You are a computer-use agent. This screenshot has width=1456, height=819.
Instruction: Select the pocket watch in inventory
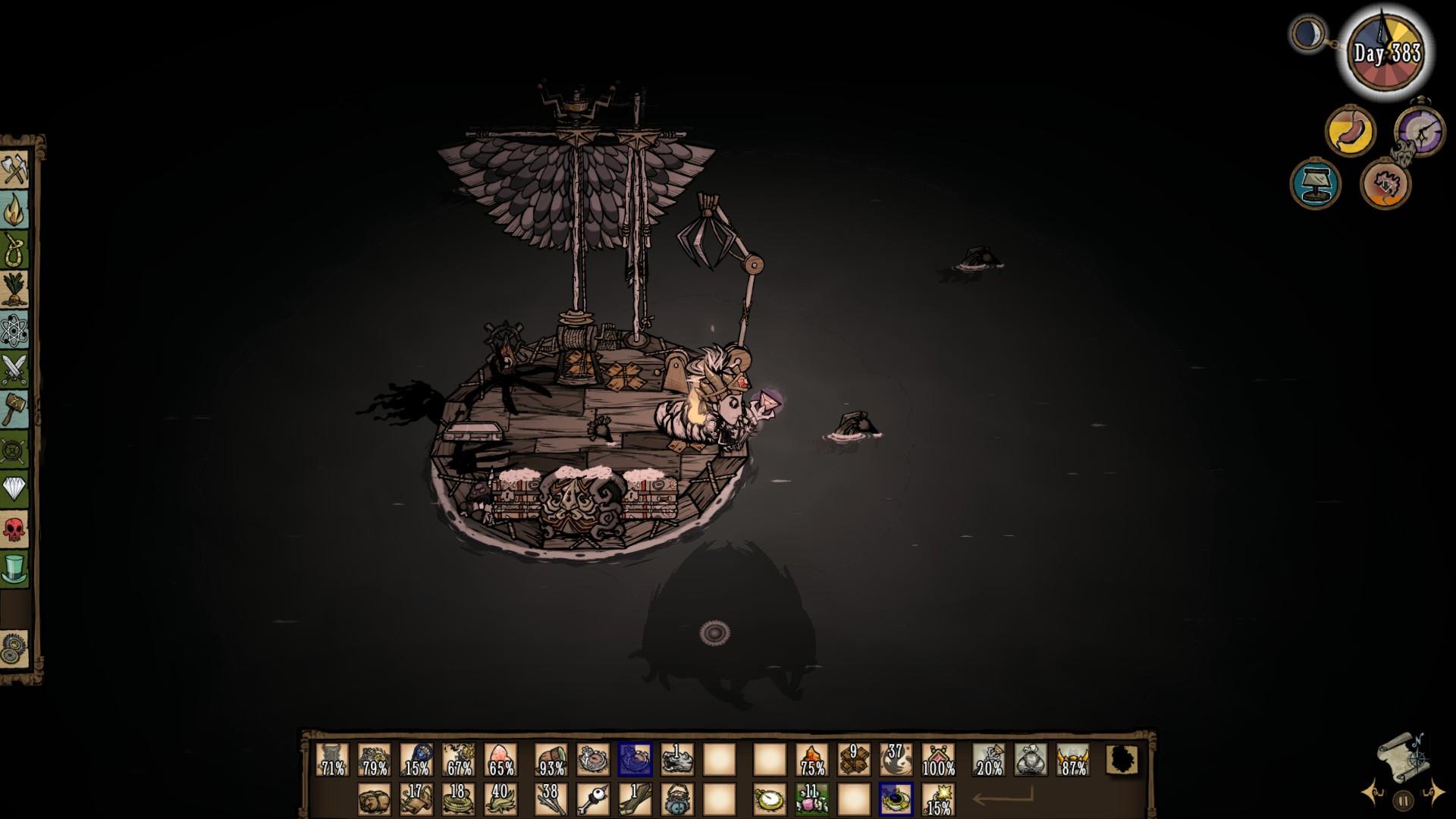769,800
